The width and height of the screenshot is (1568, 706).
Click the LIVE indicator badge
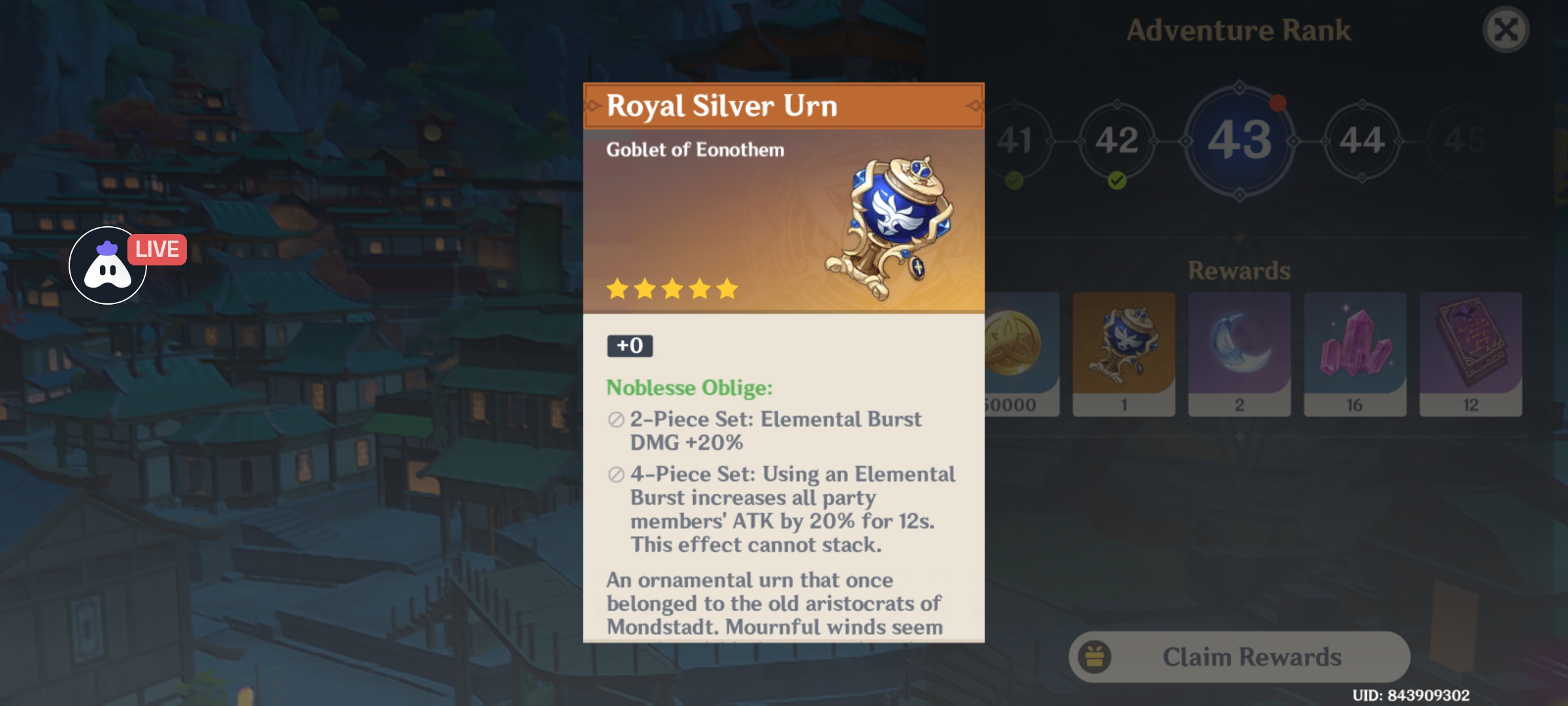157,248
